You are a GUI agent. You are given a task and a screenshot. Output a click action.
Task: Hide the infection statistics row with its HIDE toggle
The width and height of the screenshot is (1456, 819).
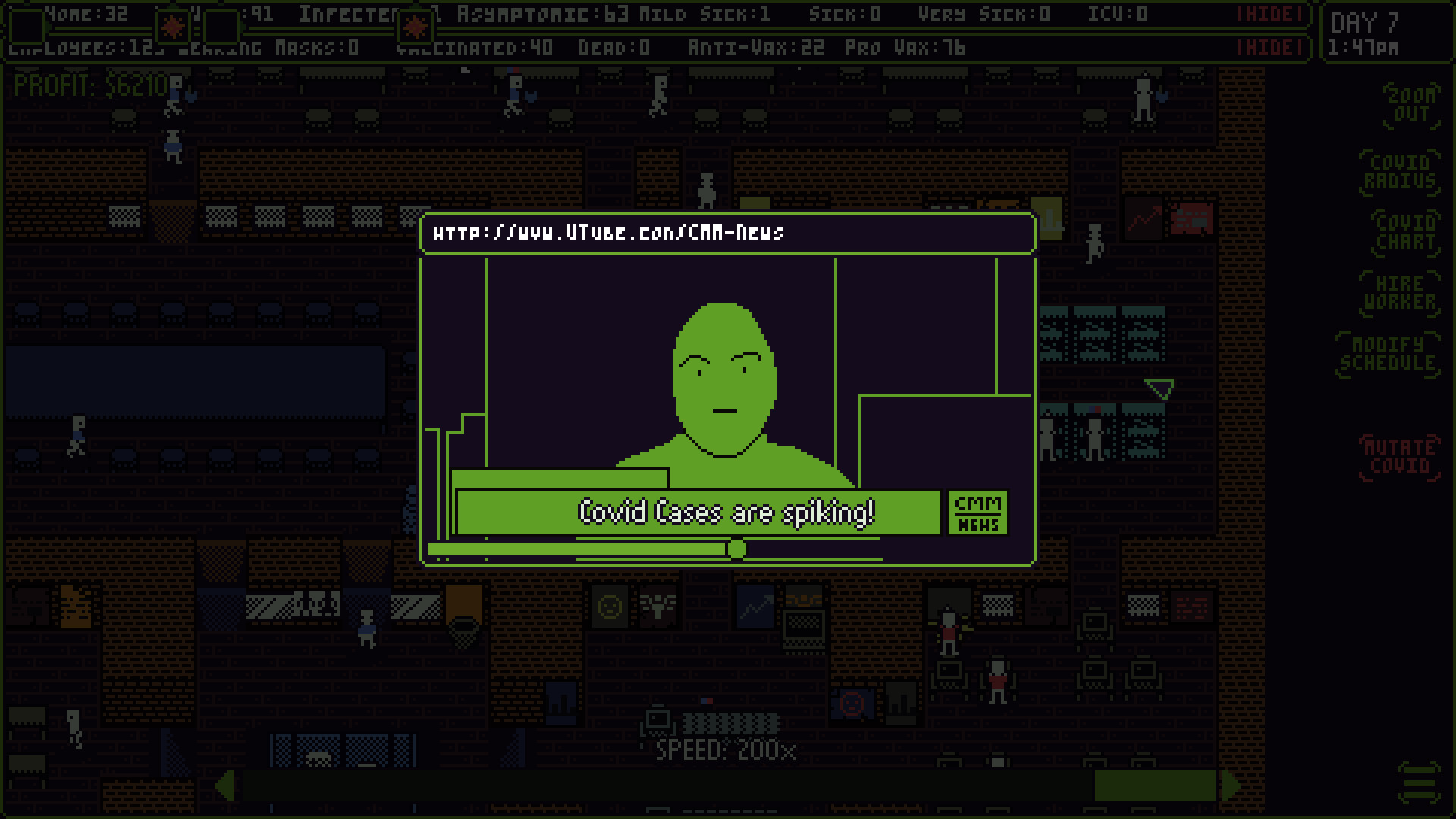pyautogui.click(x=1270, y=14)
